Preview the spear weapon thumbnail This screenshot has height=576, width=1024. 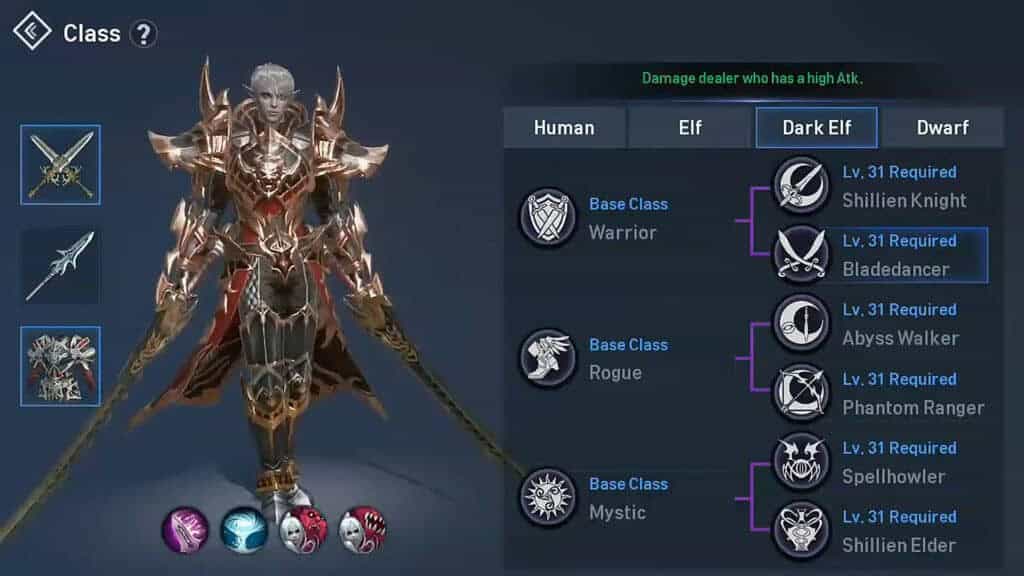click(61, 265)
